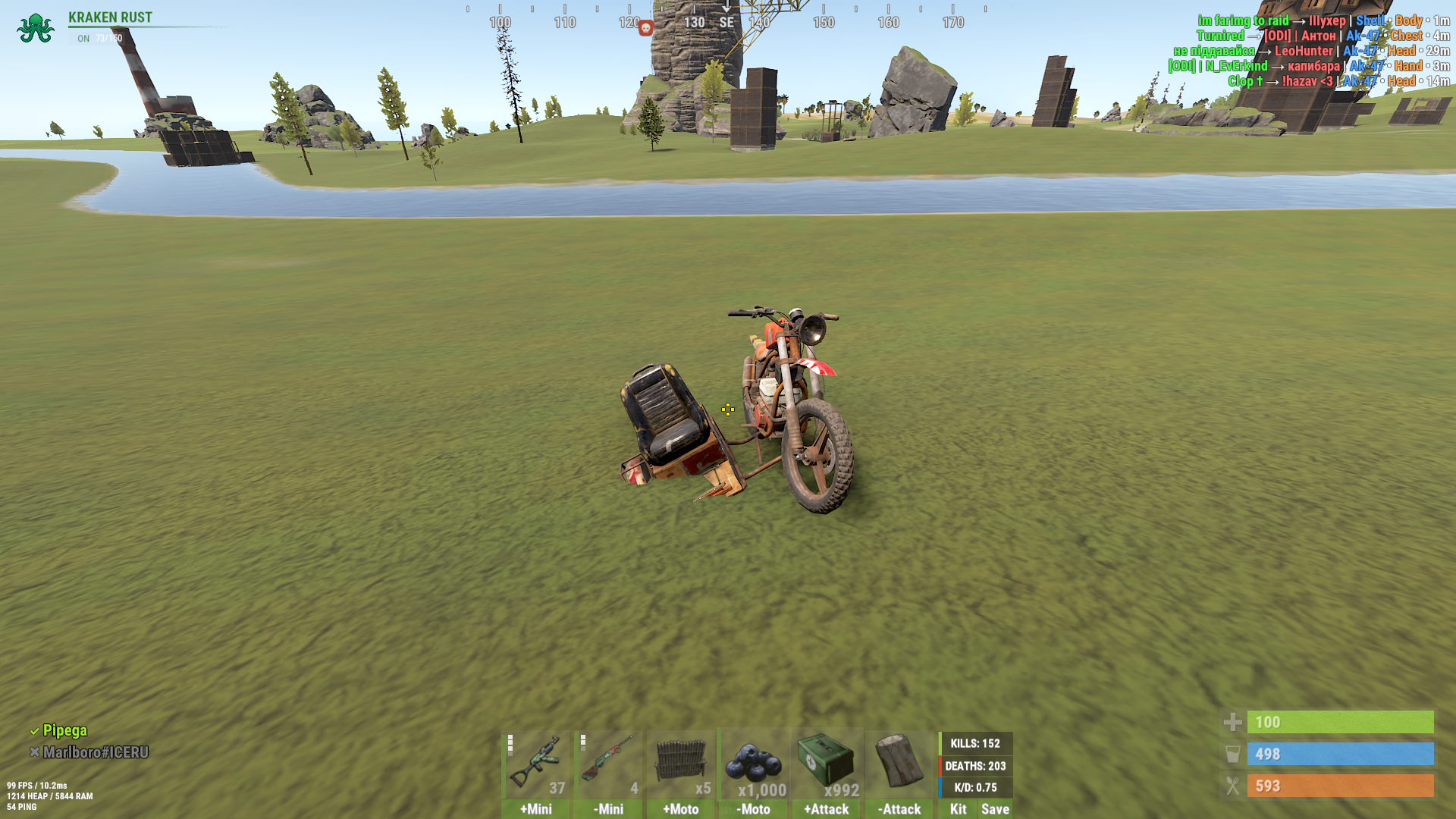Click the +Attack button
The width and height of the screenshot is (1456, 819).
click(x=827, y=809)
